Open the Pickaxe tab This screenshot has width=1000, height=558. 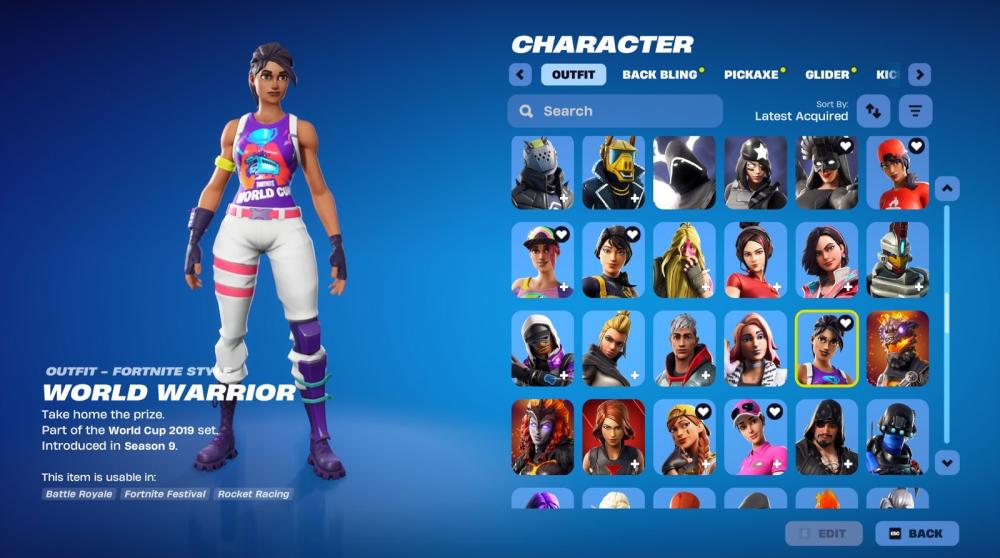coord(754,75)
